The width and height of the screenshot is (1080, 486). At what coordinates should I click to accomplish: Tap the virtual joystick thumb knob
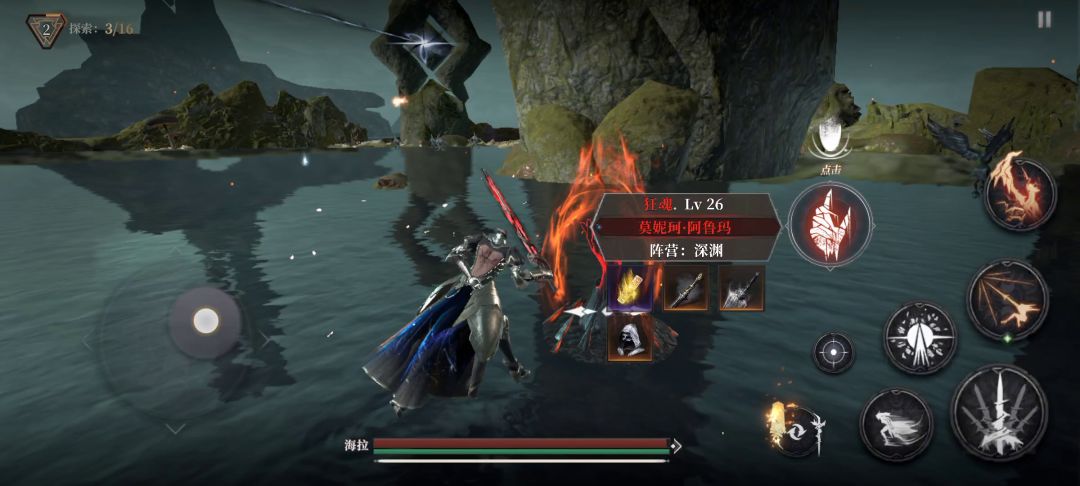pos(205,321)
